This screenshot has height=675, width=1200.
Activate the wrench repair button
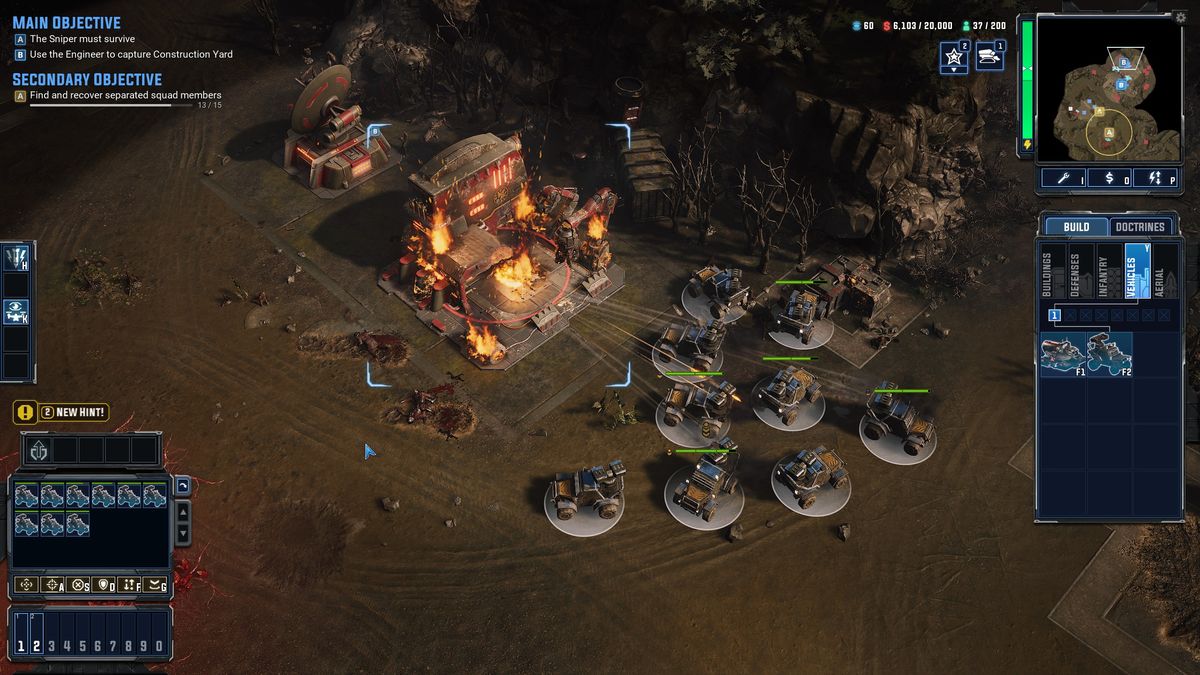pyautogui.click(x=1063, y=178)
